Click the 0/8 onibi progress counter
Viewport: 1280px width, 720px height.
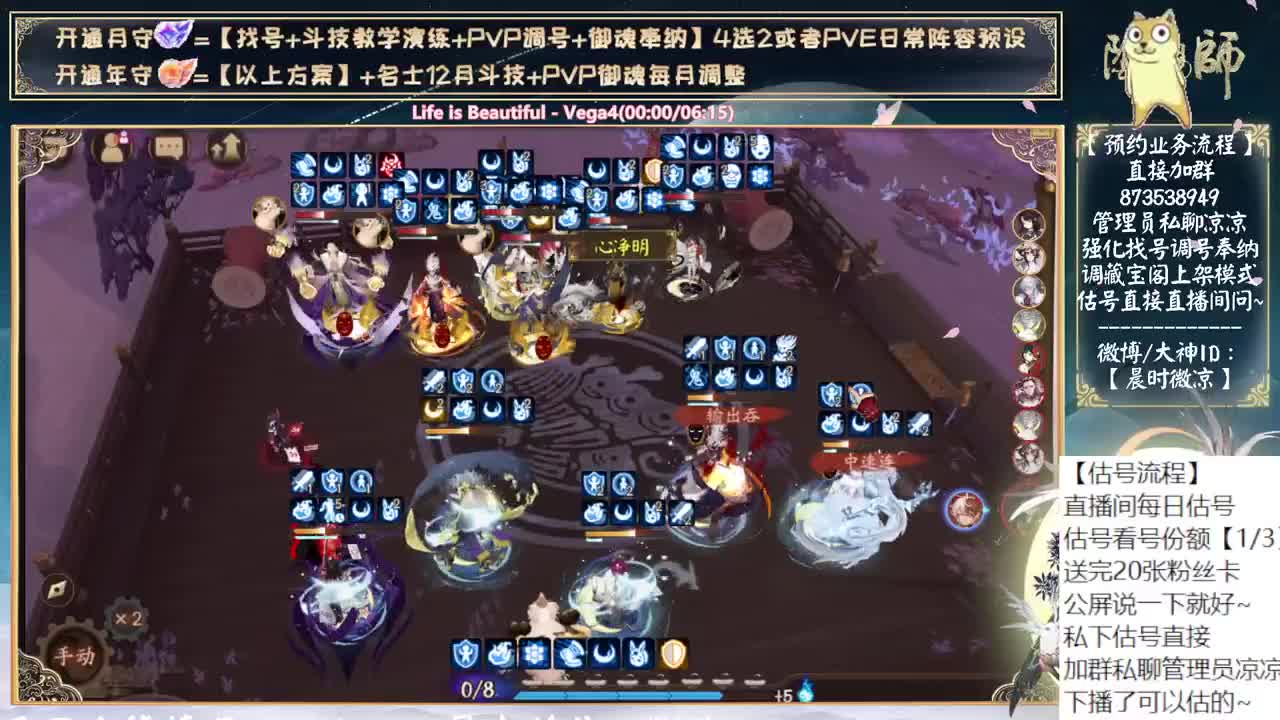(x=476, y=689)
